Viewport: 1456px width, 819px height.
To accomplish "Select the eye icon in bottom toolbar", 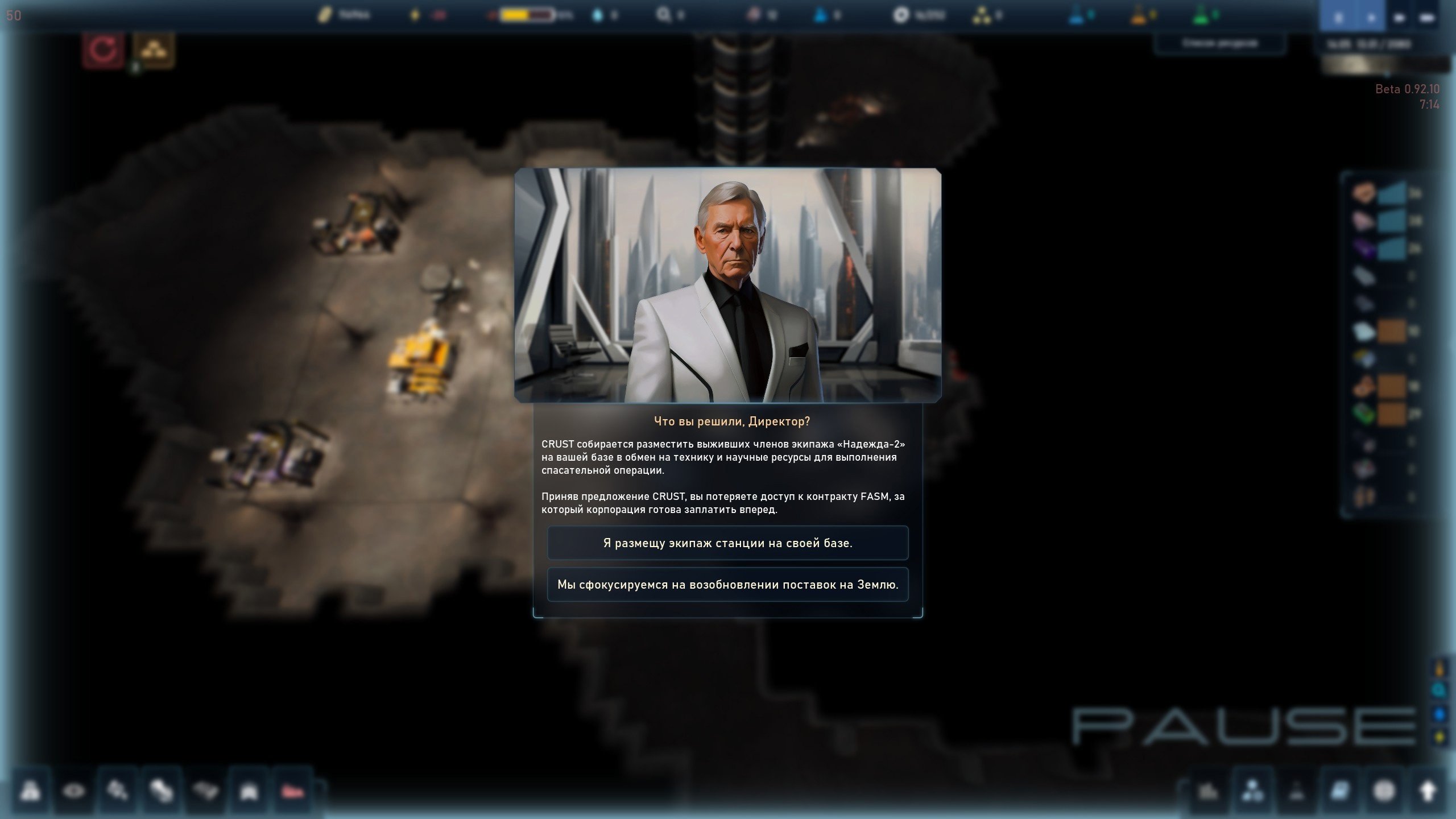I will pyautogui.click(x=73, y=791).
